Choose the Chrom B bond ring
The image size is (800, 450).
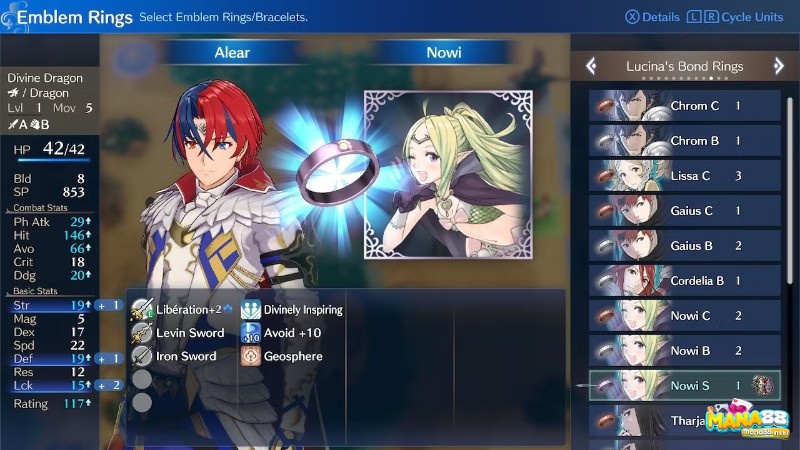pos(685,141)
